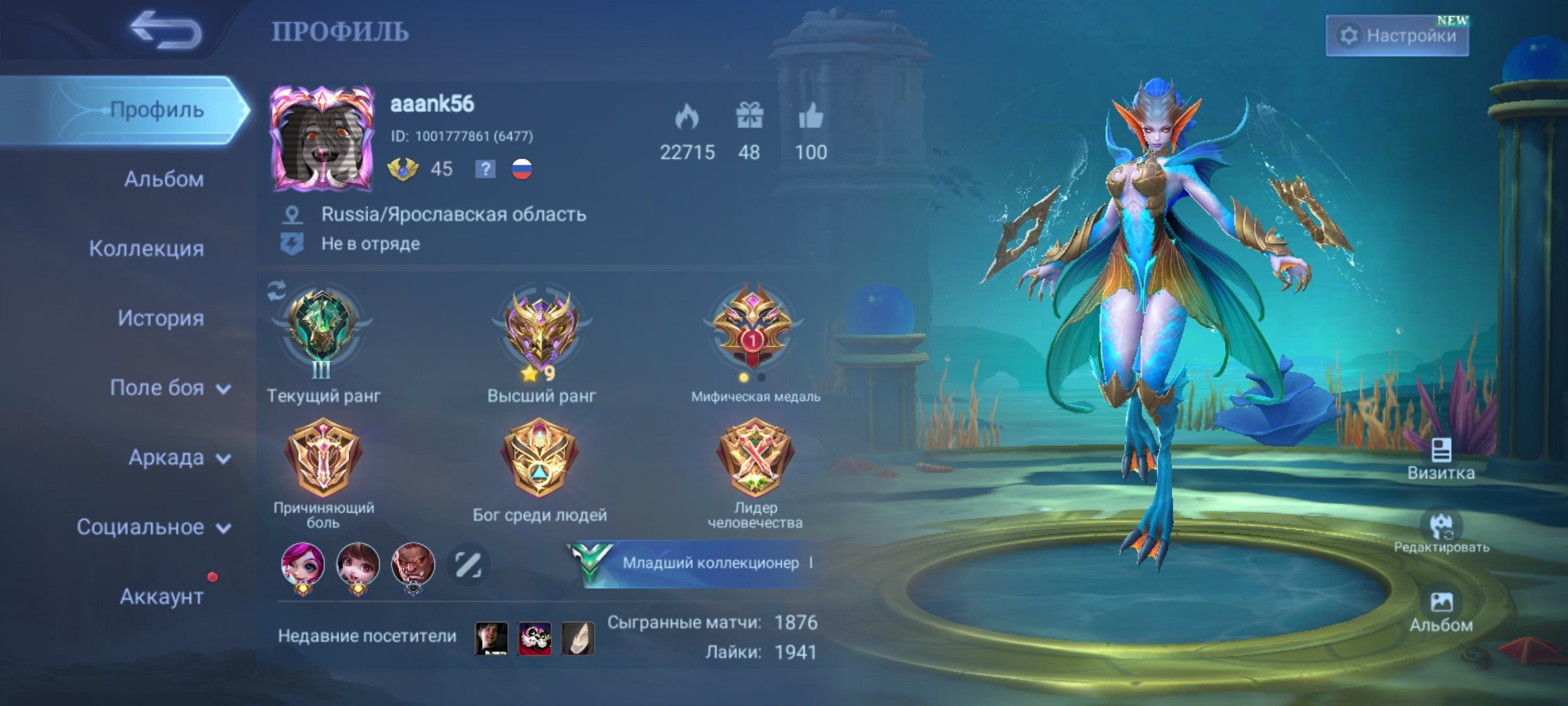Open the gift box icon

click(749, 116)
